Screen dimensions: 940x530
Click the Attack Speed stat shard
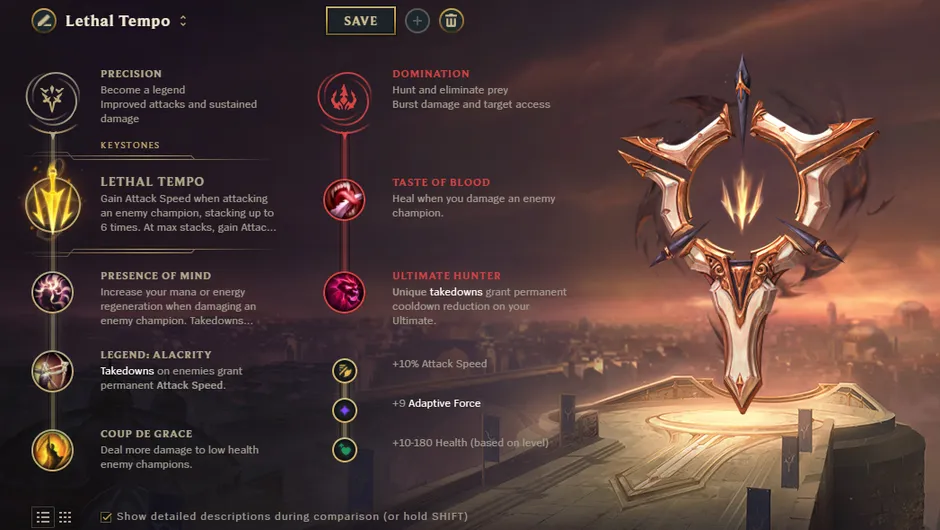pyautogui.click(x=344, y=371)
